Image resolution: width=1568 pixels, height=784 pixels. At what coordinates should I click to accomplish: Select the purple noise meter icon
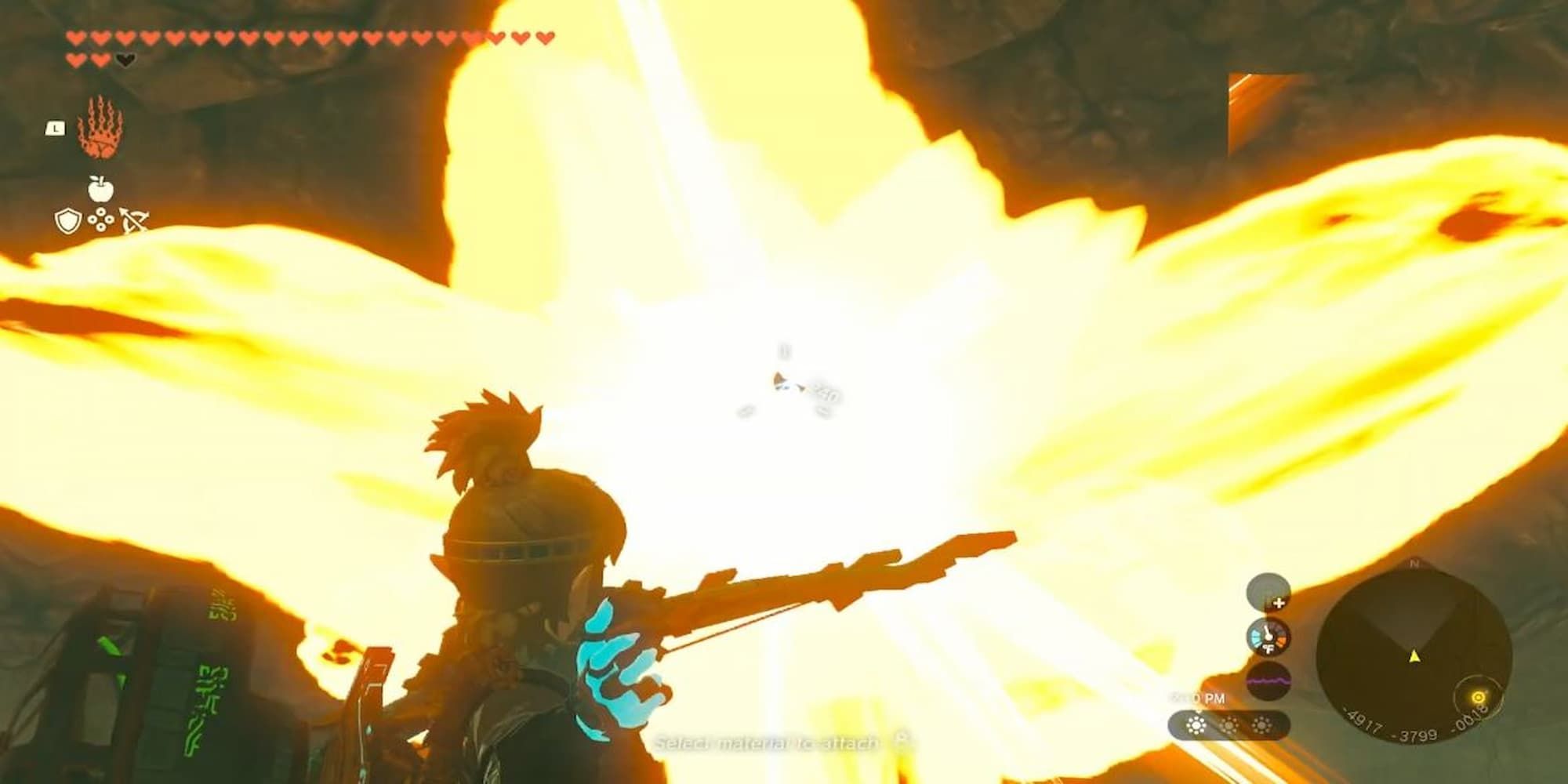click(1269, 680)
